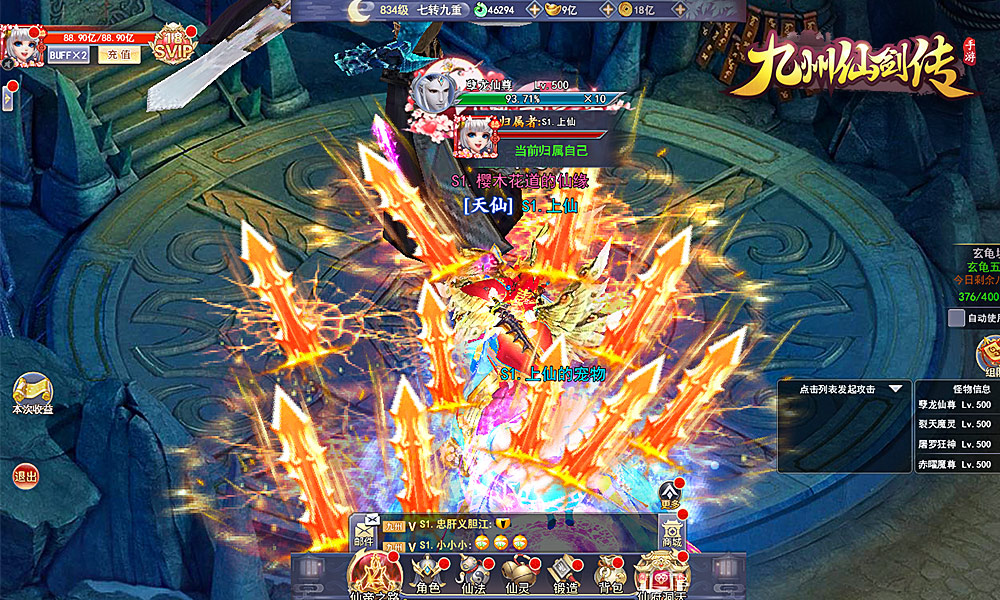This screenshot has width=1000, height=600.
Task: Expand the 更多 more options button
Action: coord(670,494)
